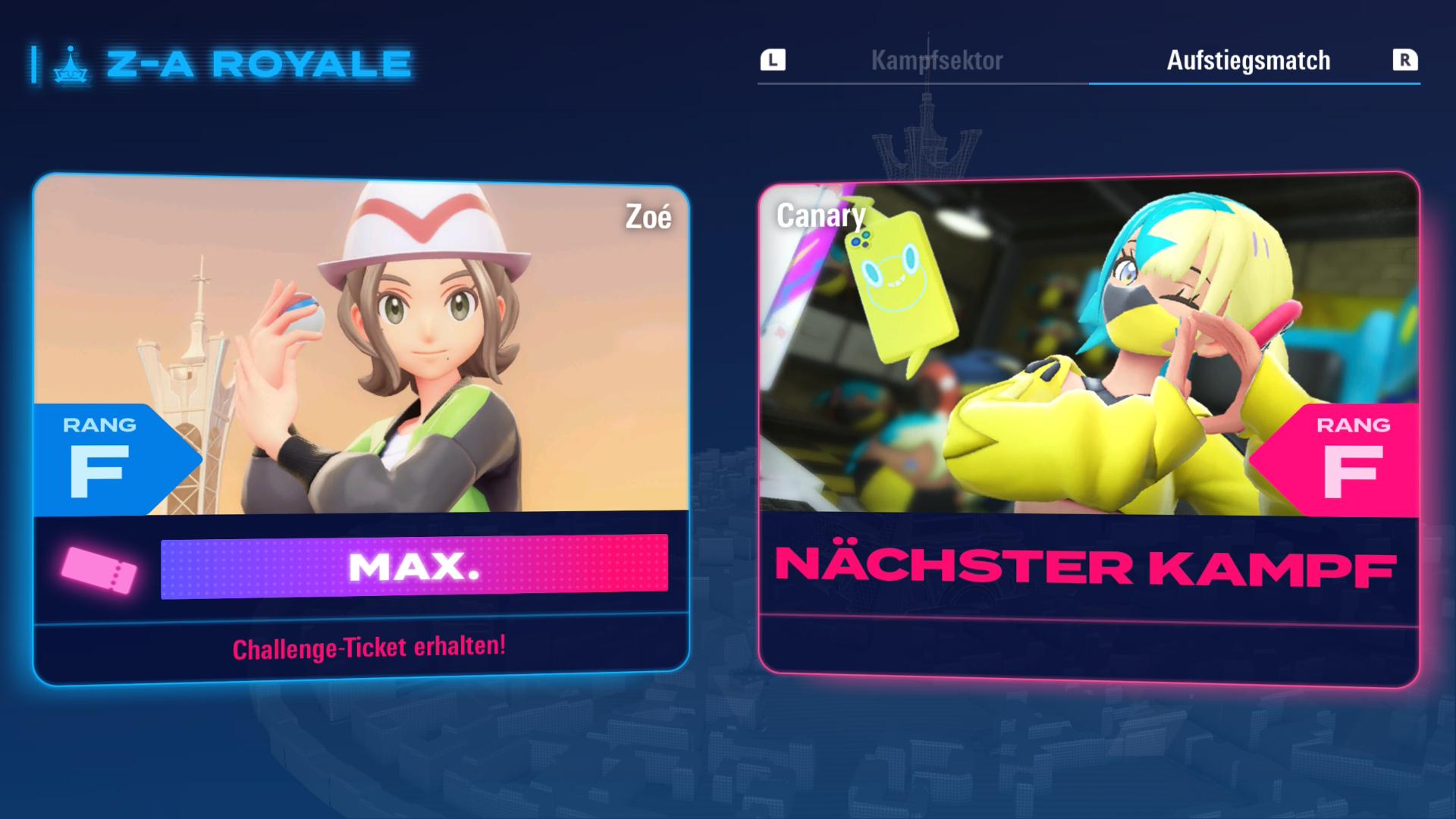Screen dimensions: 1456x819
Task: Select the Aufstiegsmatch tab
Action: point(1248,61)
